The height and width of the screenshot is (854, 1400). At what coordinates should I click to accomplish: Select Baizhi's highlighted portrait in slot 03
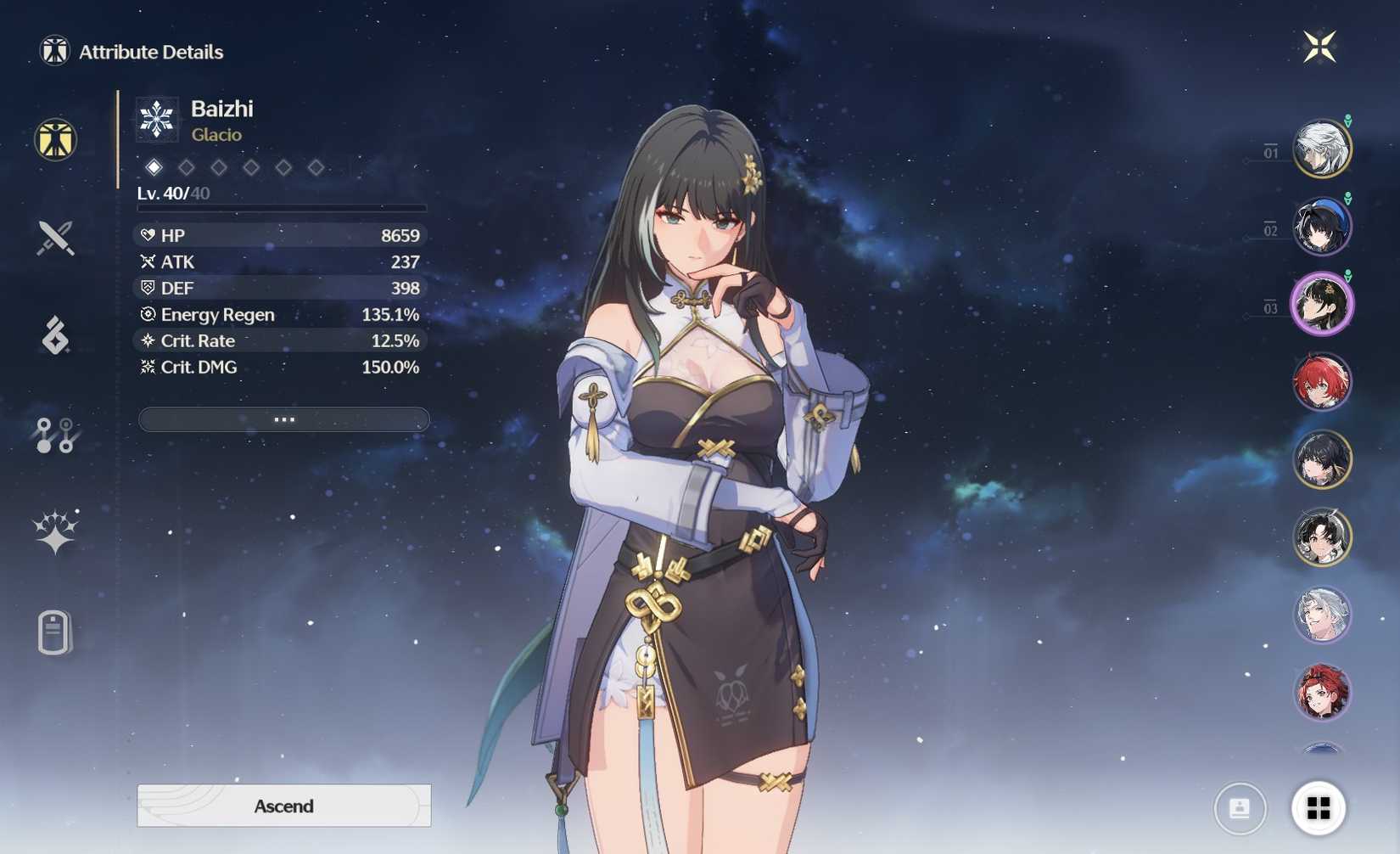[1321, 304]
